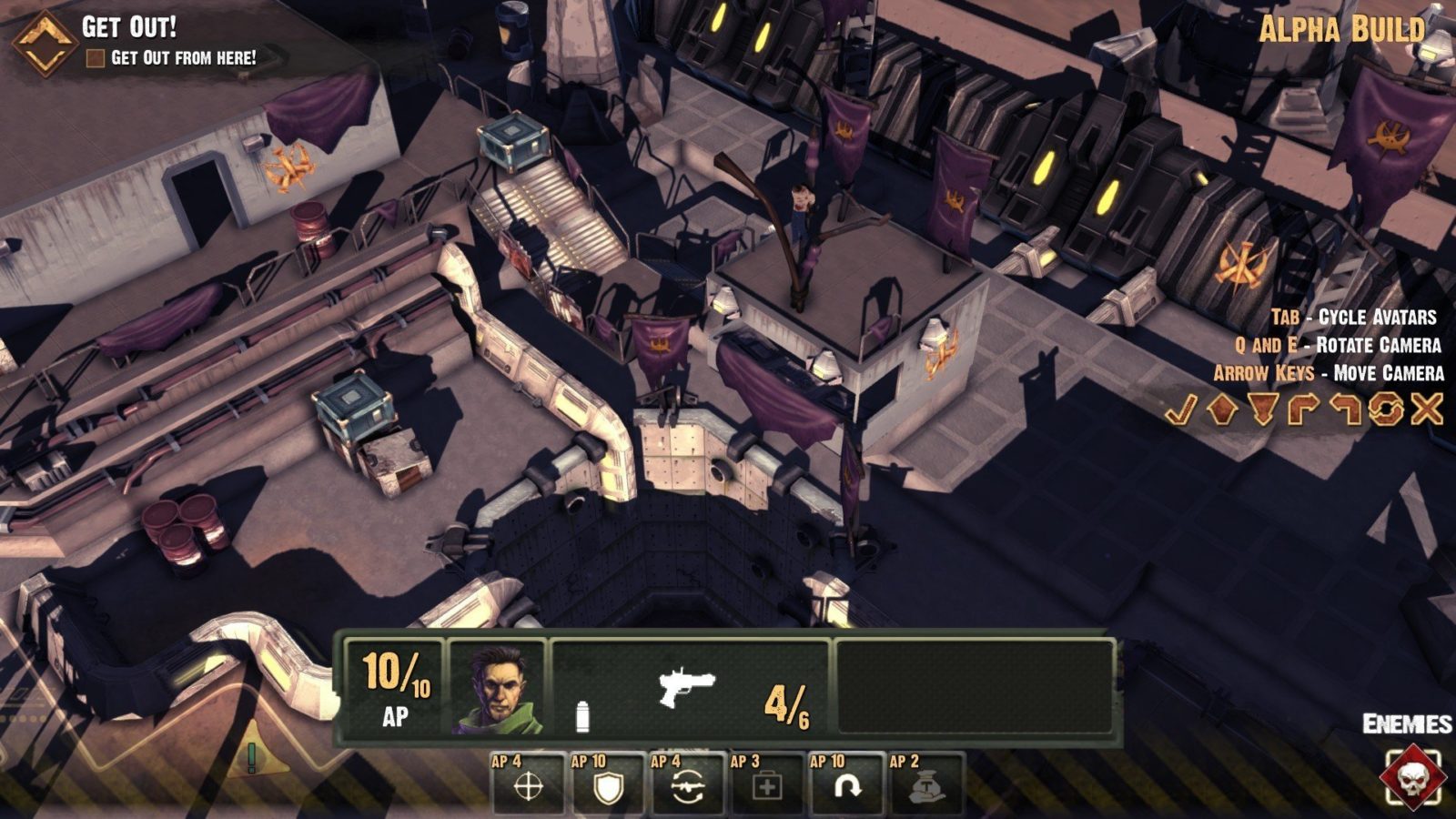Click the orange checkmark icon
Viewport: 1456px width, 819px height.
[1181, 410]
